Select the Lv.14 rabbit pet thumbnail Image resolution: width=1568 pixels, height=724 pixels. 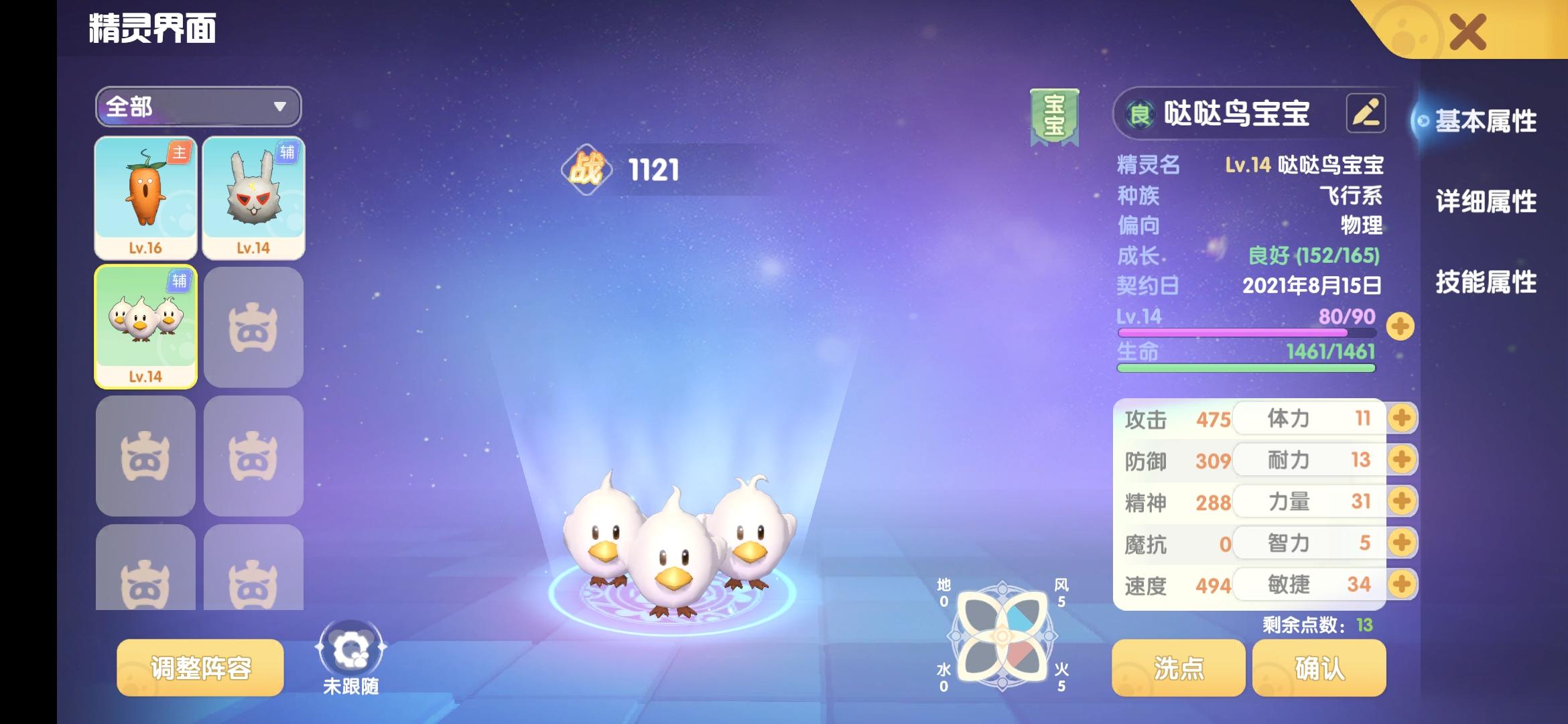[x=254, y=194]
